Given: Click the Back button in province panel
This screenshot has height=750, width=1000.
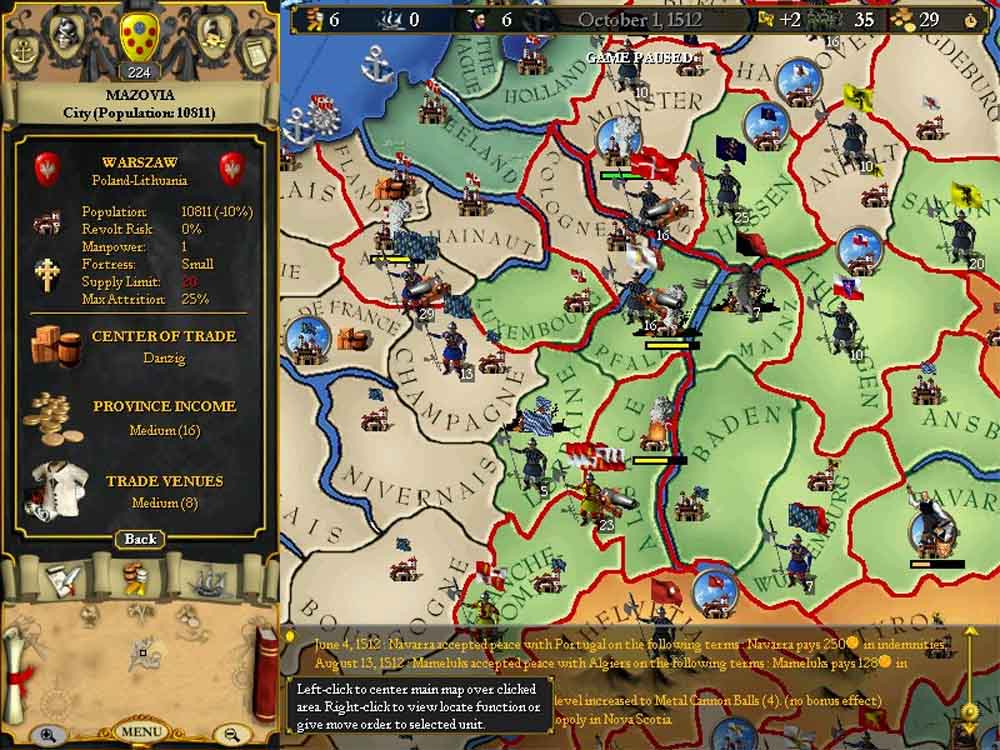Looking at the screenshot, I should pyautogui.click(x=140, y=539).
